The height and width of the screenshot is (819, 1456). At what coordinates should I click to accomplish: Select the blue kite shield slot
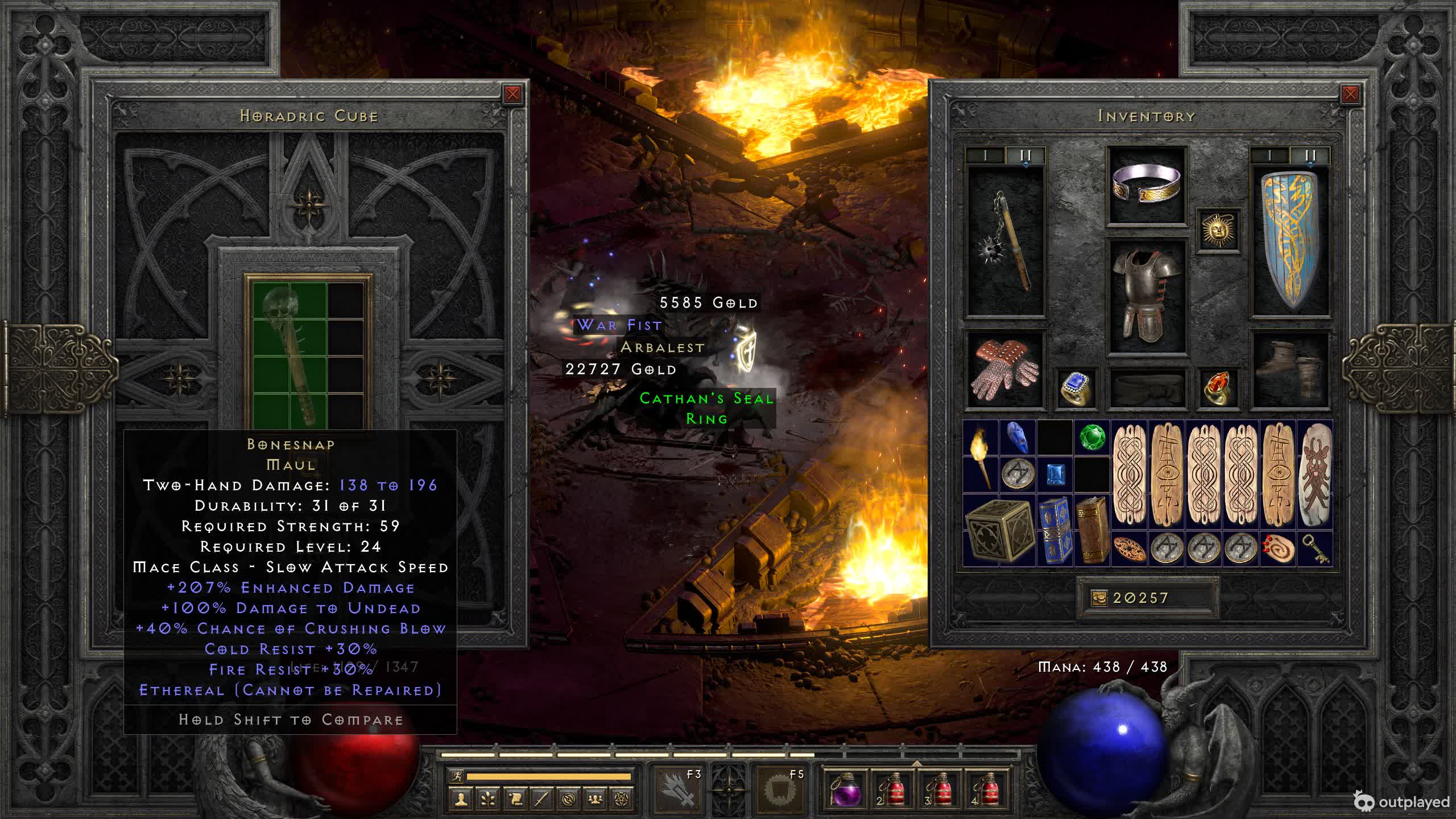point(1290,241)
